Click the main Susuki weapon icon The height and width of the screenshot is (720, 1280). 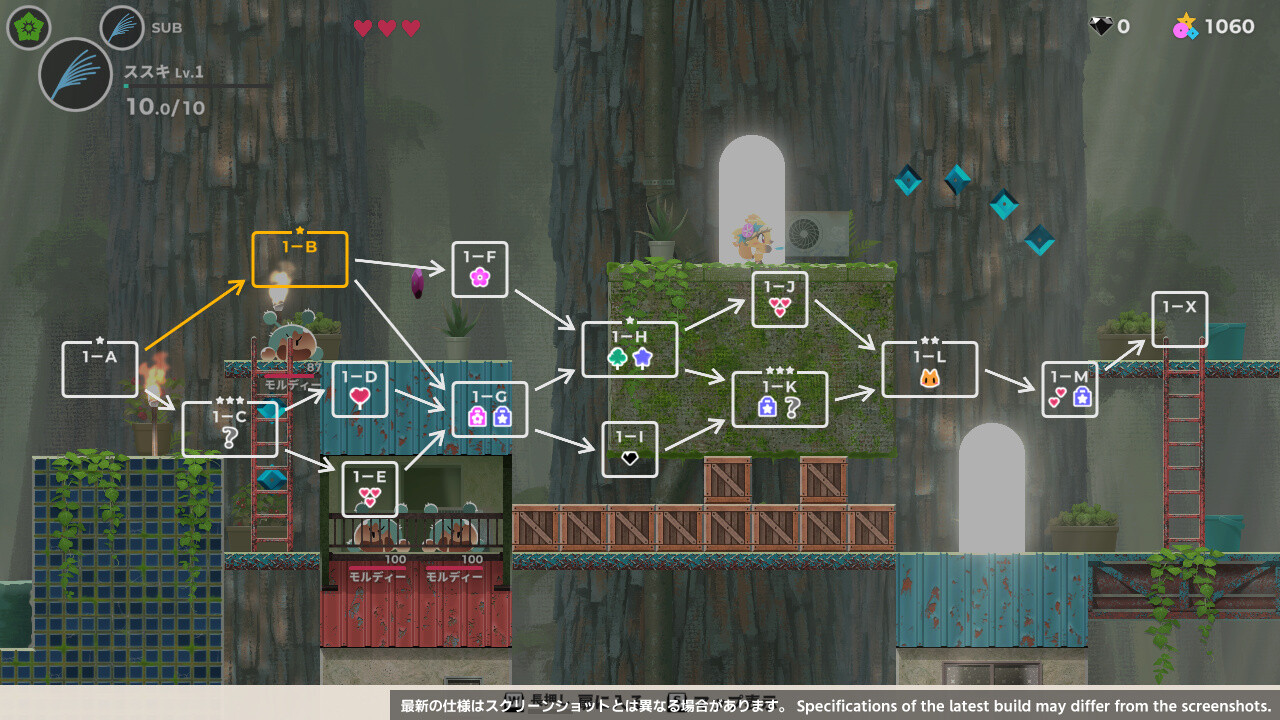coord(75,74)
